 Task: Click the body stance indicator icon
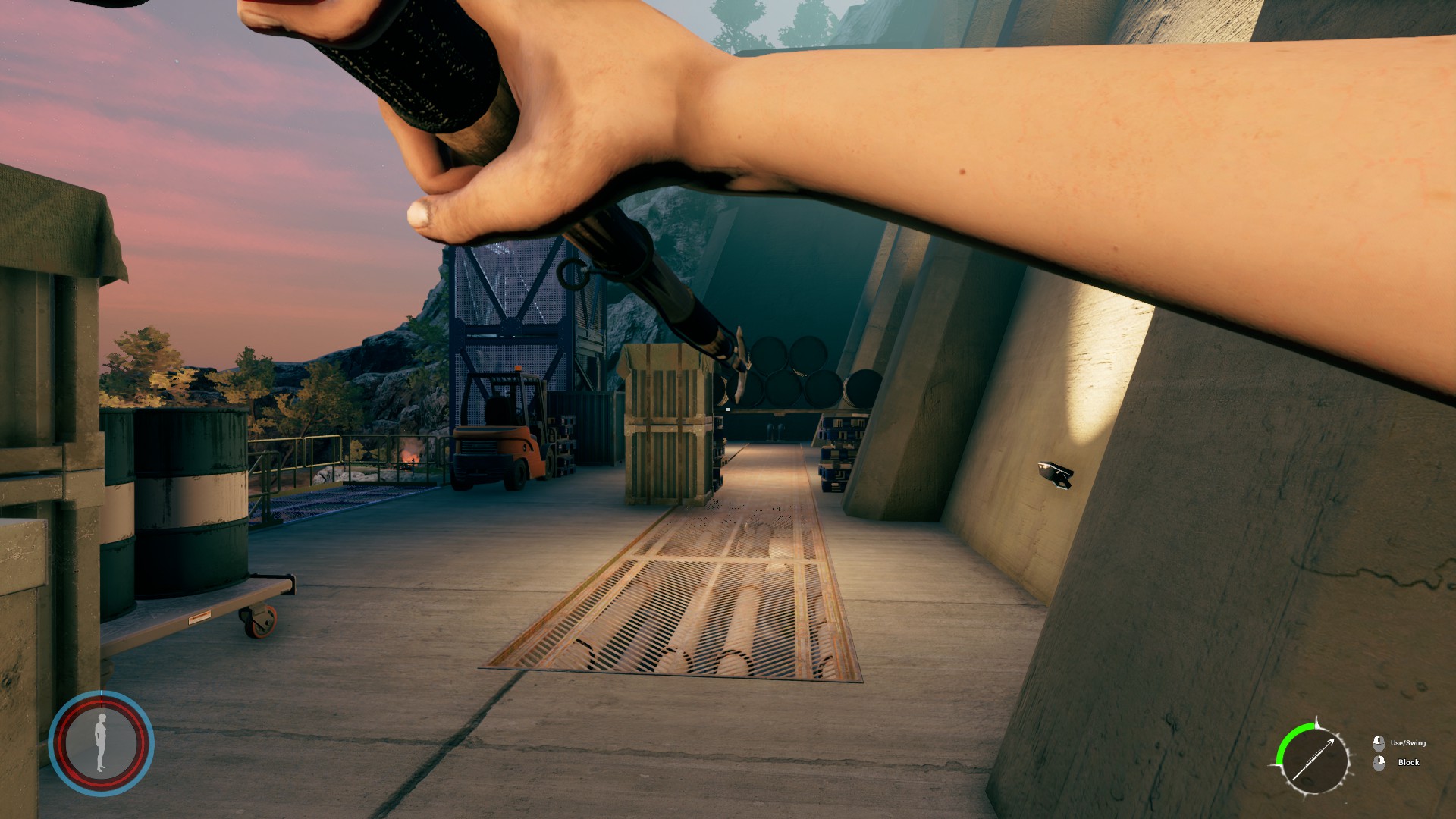click(x=101, y=742)
